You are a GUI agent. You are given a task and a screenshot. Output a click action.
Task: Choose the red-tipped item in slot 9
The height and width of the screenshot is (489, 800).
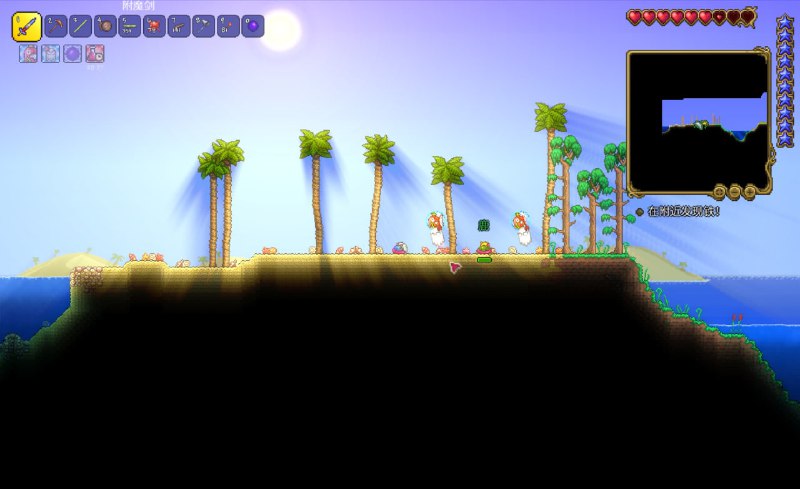(x=228, y=26)
